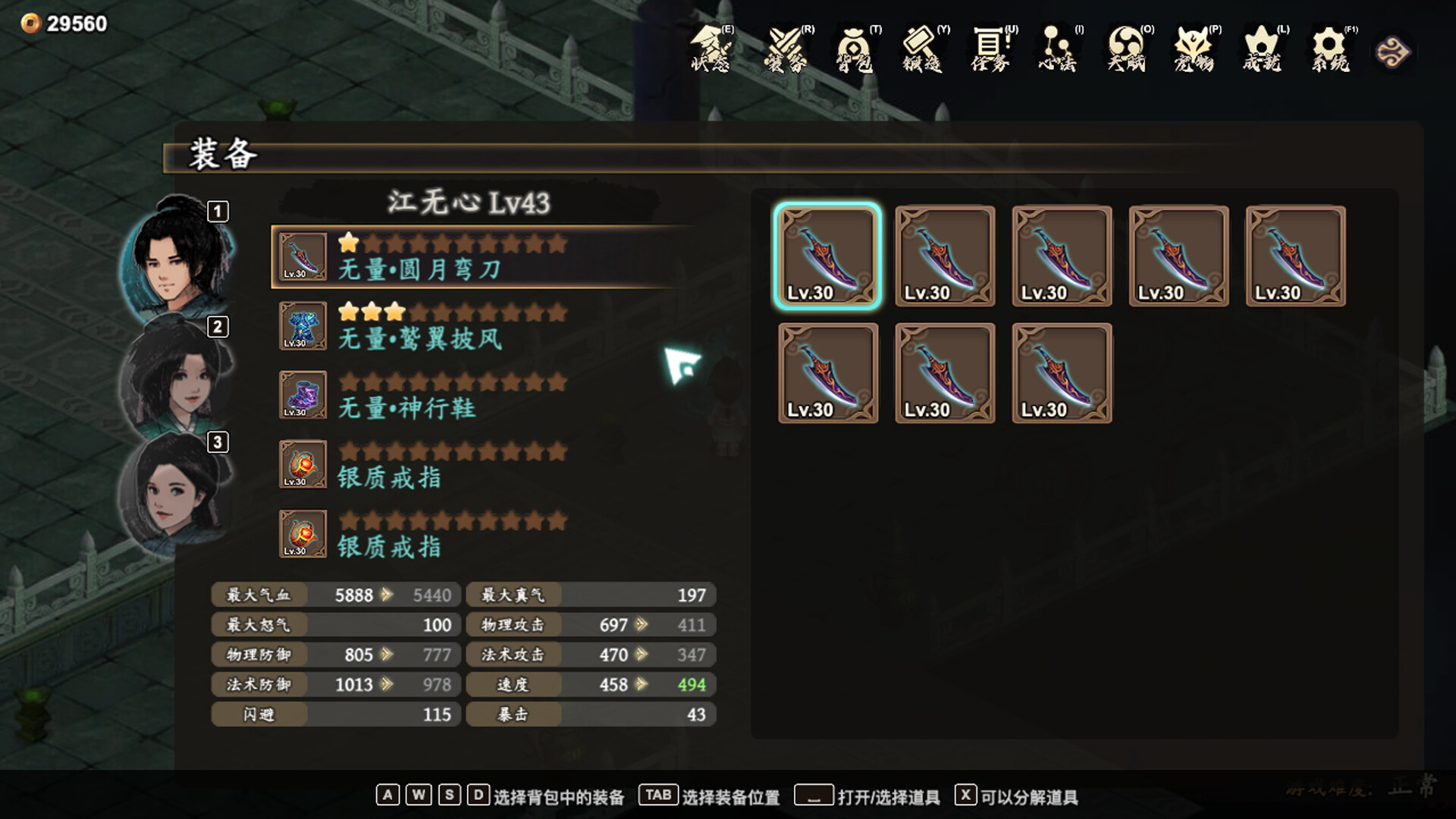
Task: Open the 任务 quest log
Action: 990,53
